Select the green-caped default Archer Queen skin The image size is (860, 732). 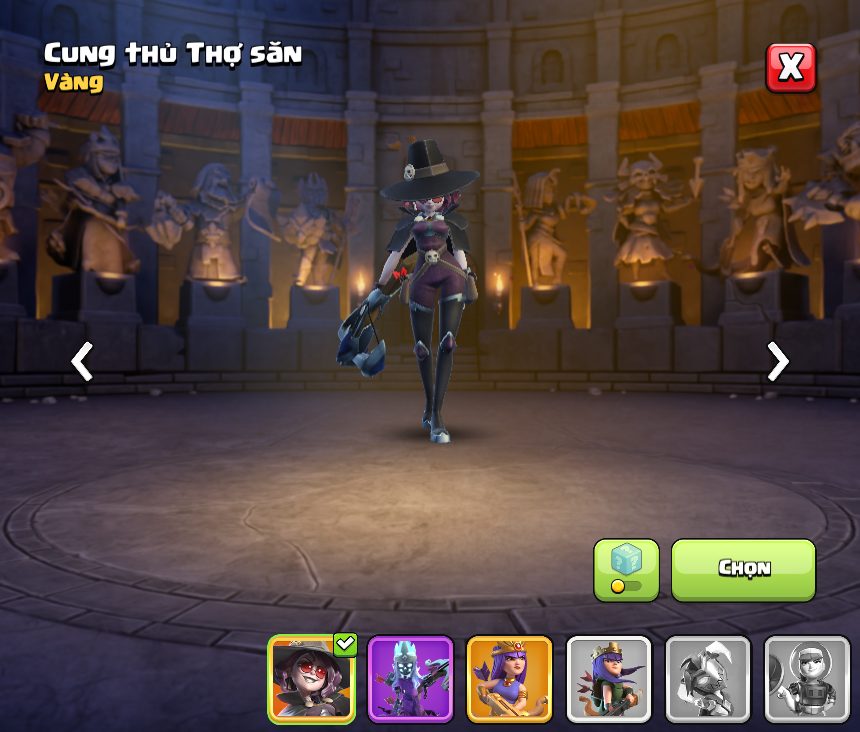[x=609, y=679]
